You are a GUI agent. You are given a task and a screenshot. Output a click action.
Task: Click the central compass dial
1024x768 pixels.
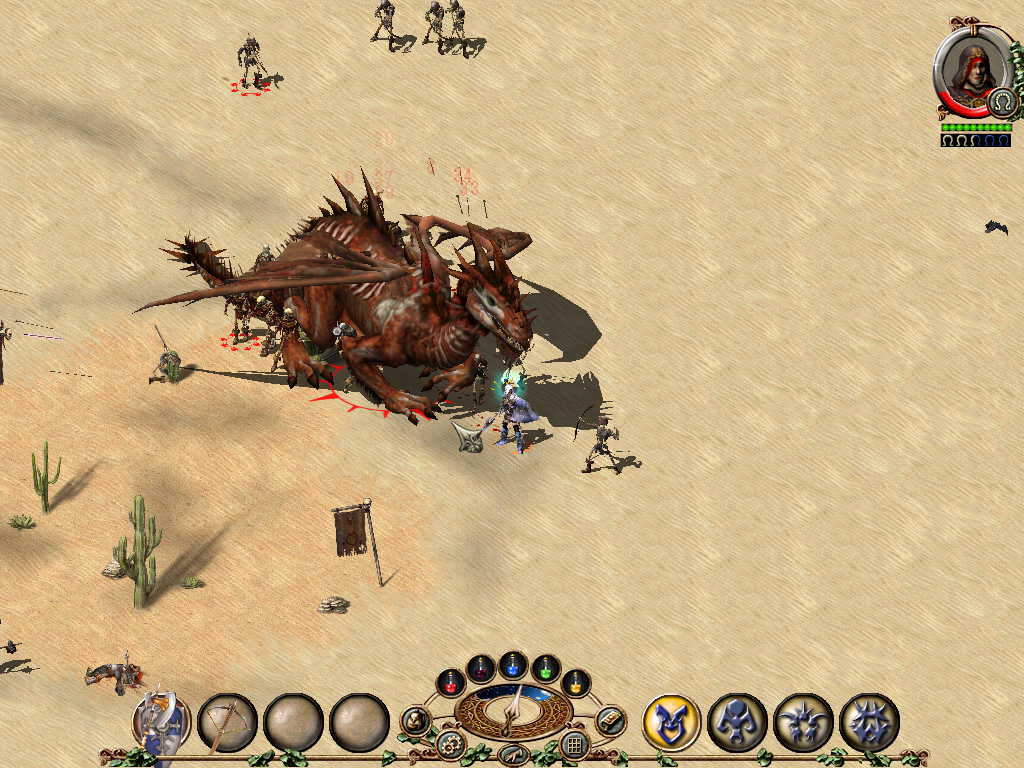pyautogui.click(x=513, y=711)
